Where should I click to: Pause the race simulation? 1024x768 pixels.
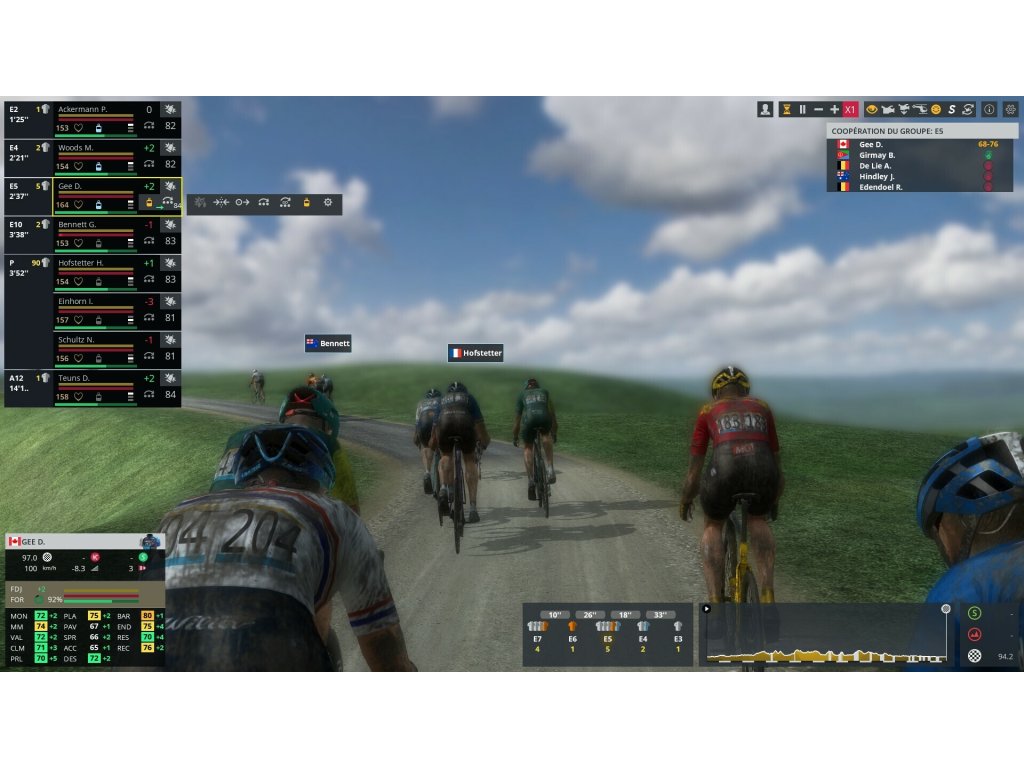802,109
